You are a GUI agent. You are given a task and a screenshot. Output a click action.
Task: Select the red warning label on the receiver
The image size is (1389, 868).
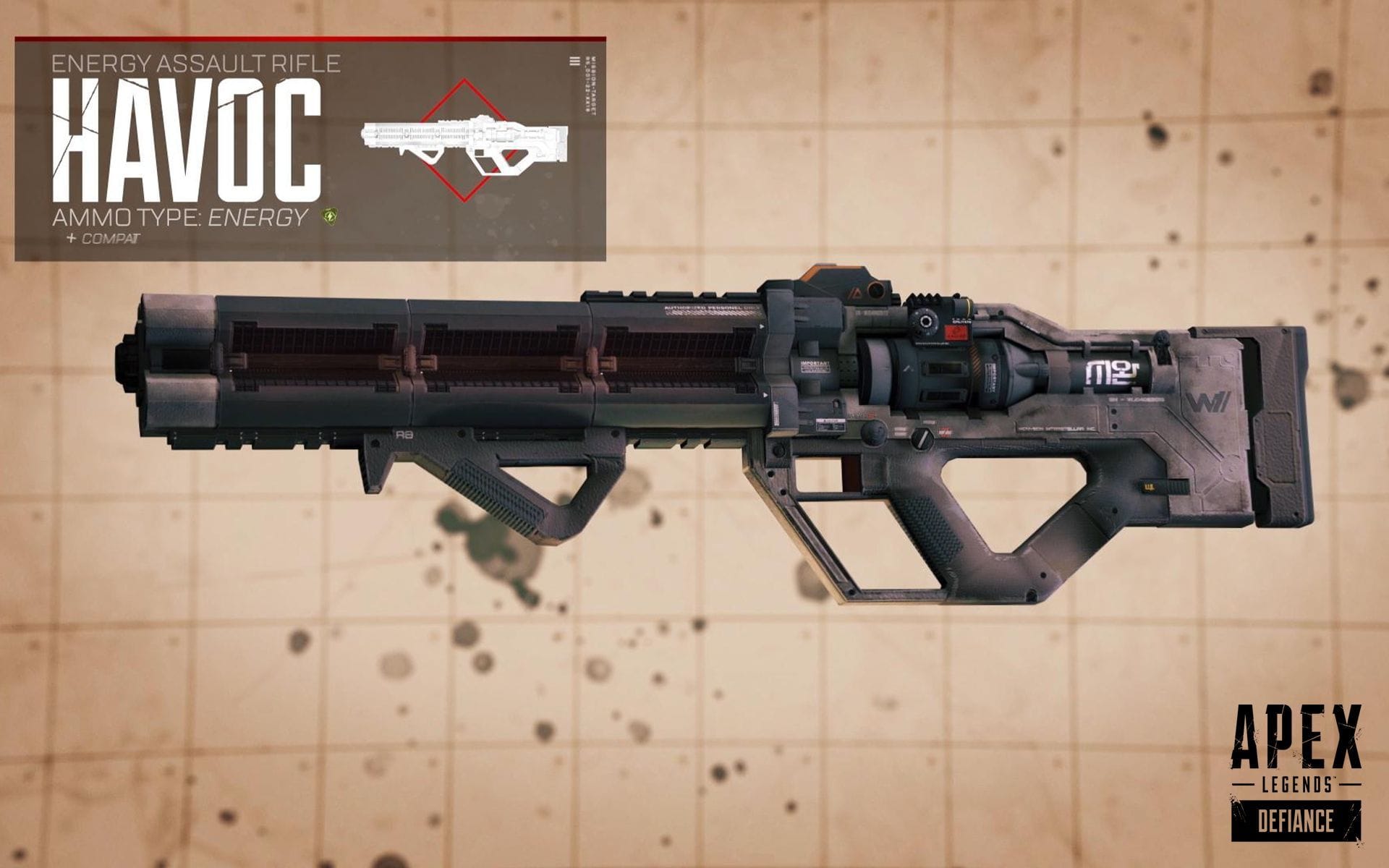click(x=956, y=333)
